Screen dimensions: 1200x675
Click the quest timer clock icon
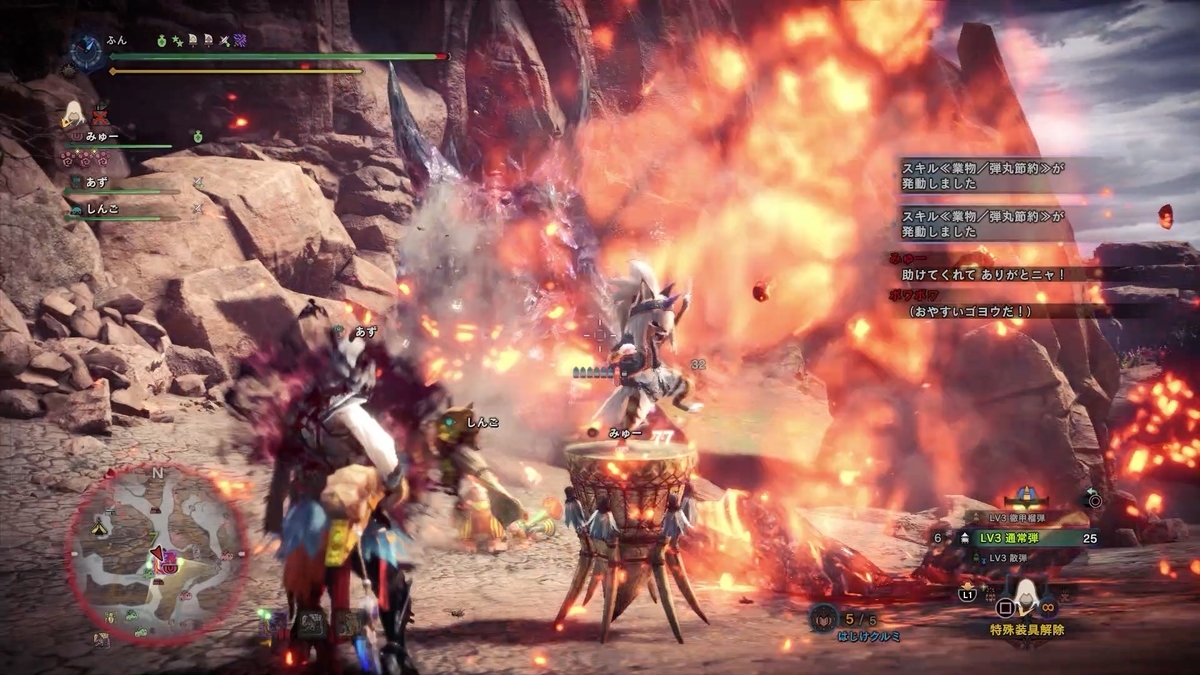[x=88, y=49]
